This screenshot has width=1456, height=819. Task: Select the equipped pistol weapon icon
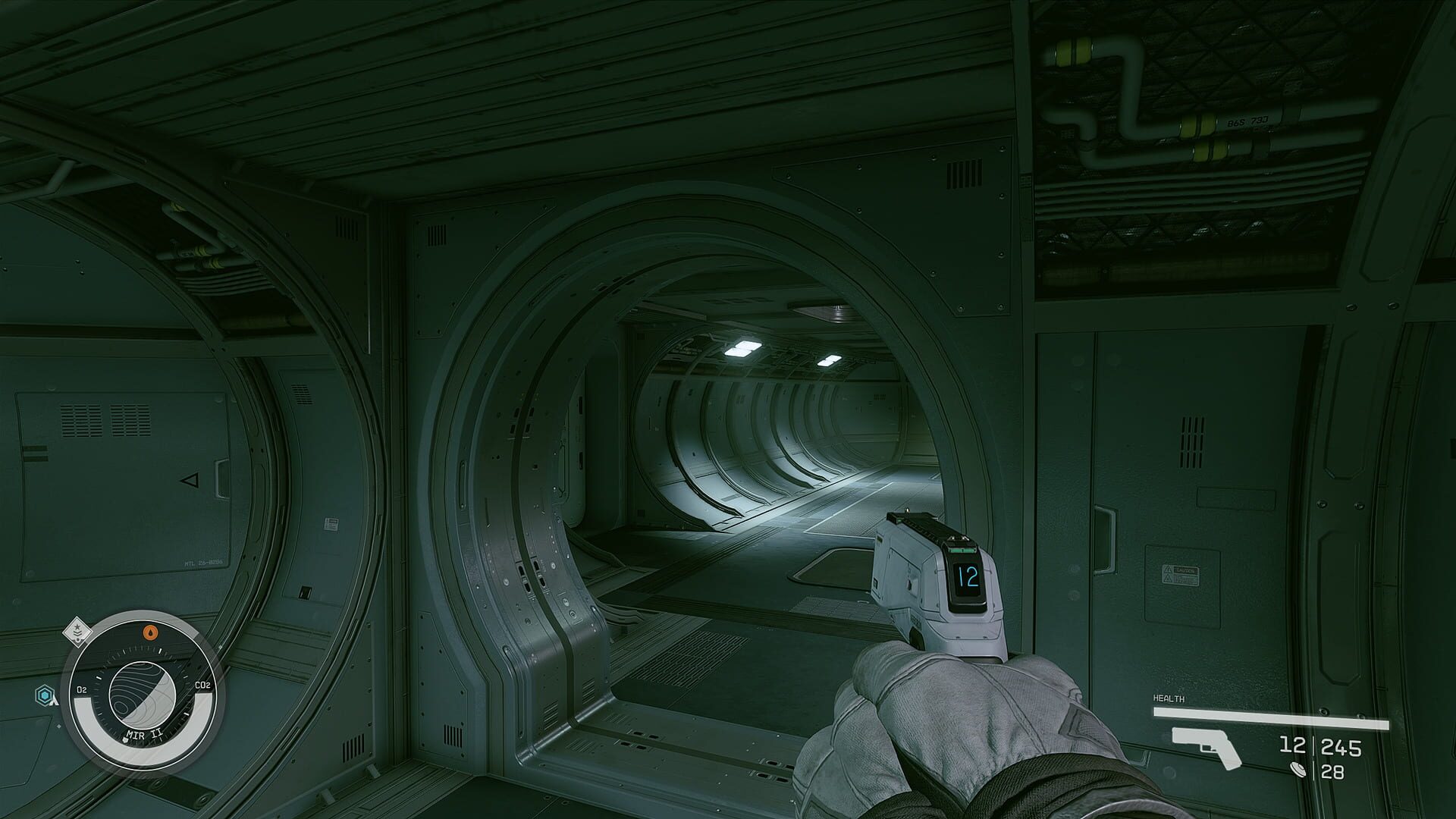click(1206, 747)
